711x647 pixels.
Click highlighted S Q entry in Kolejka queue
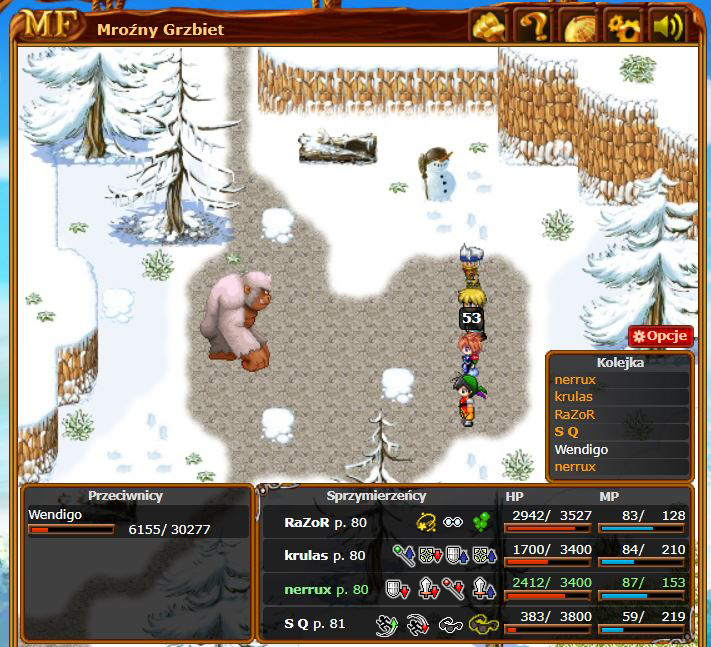pos(567,431)
